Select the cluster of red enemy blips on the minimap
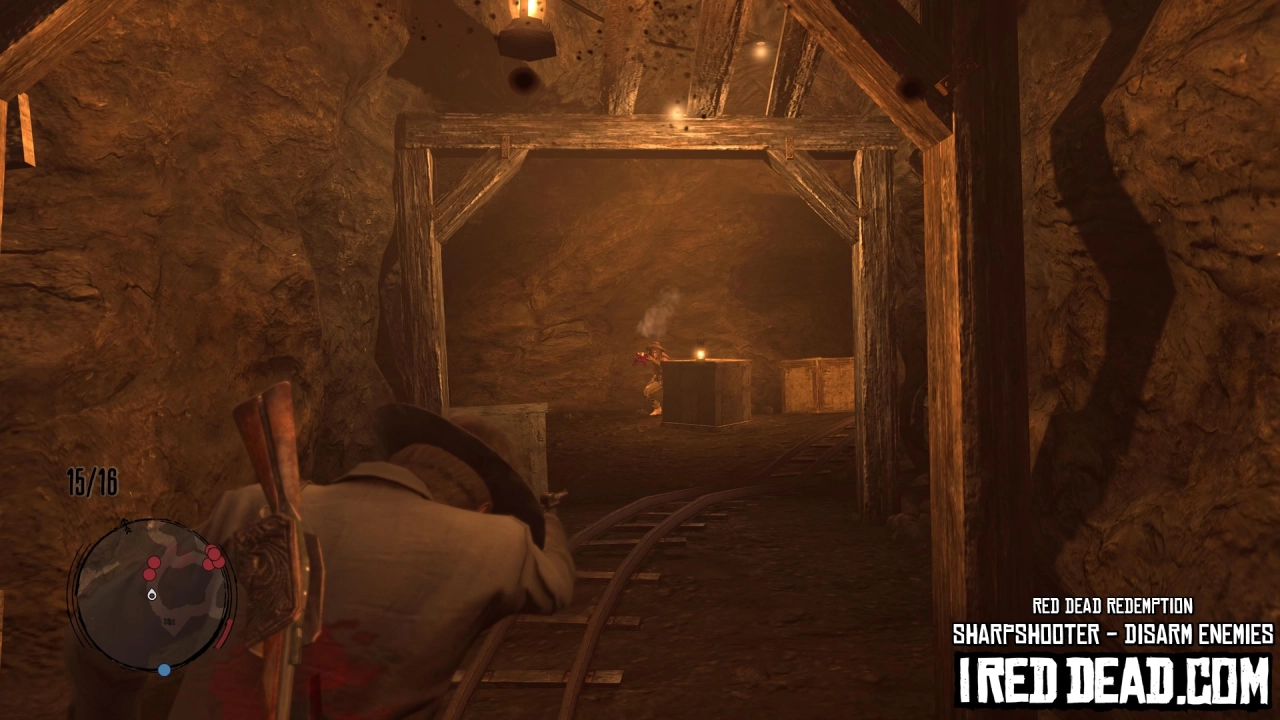Screen dimensions: 1280x720 [x=213, y=557]
